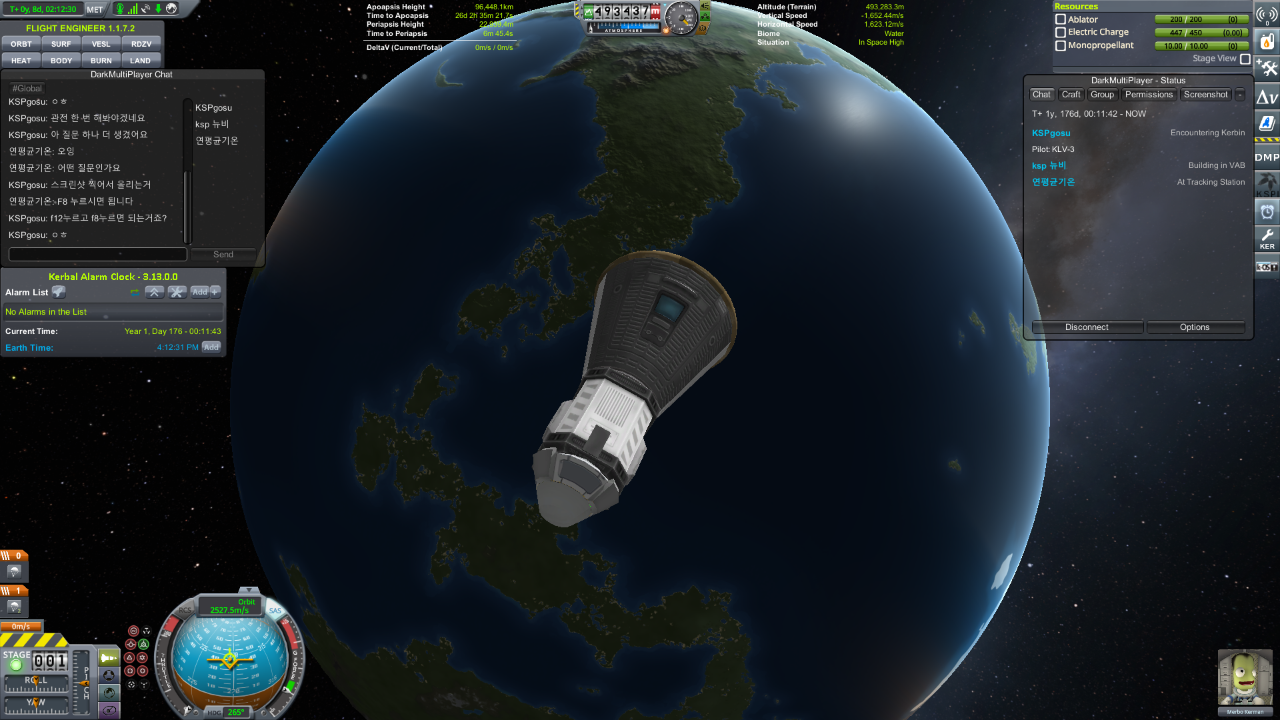Viewport: 1280px width, 720px height.
Task: Open DarkMultiPlayer Options
Action: 1194,327
